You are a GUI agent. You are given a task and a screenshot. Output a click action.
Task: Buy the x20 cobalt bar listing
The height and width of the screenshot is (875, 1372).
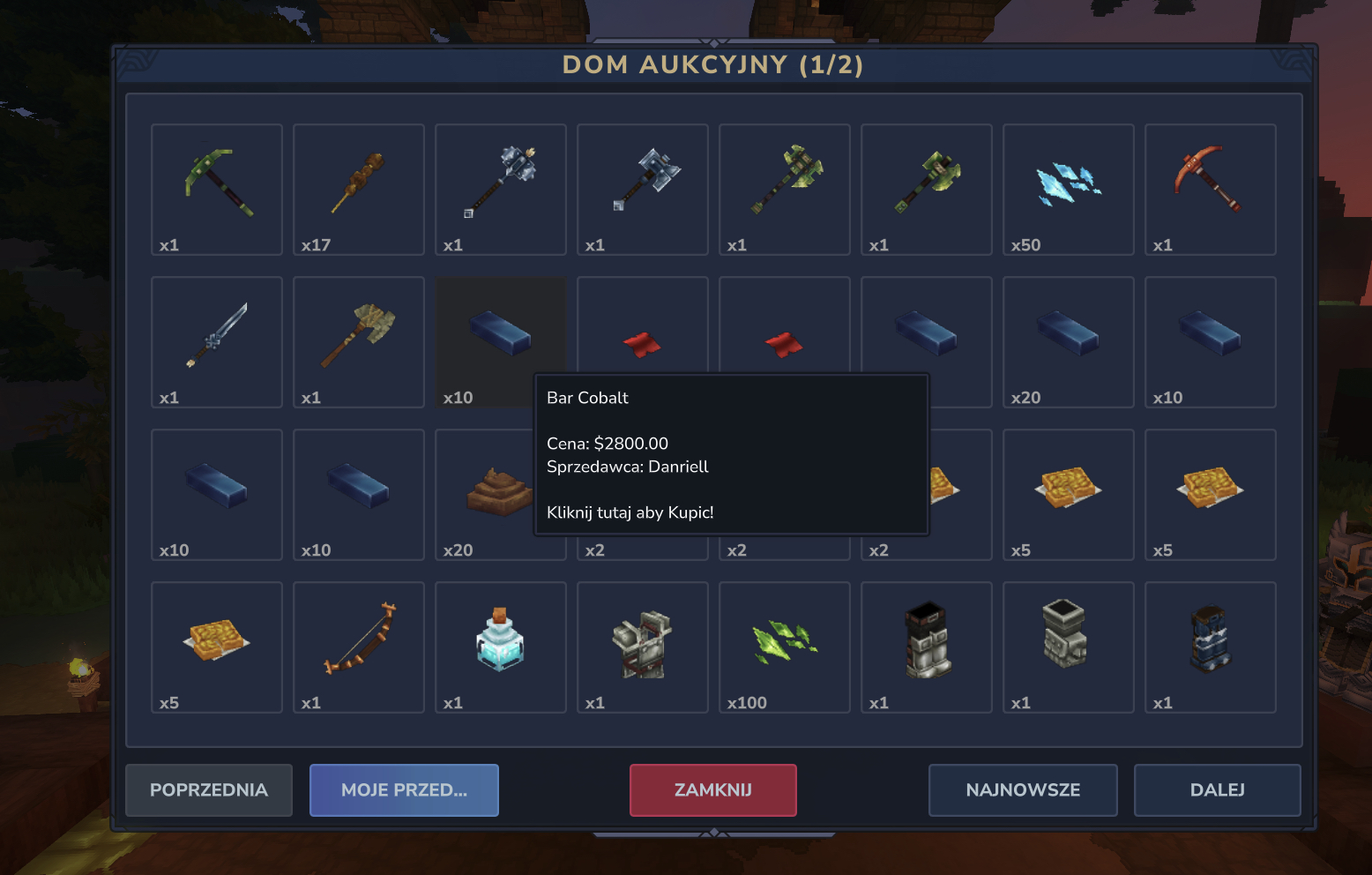(x=1068, y=341)
